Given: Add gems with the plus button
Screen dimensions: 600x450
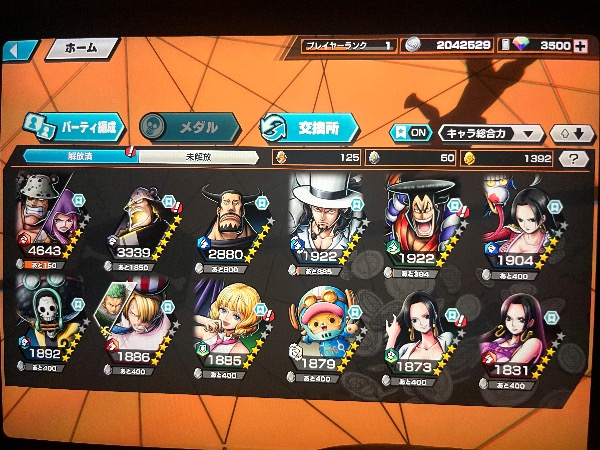Looking at the screenshot, I should [x=582, y=45].
